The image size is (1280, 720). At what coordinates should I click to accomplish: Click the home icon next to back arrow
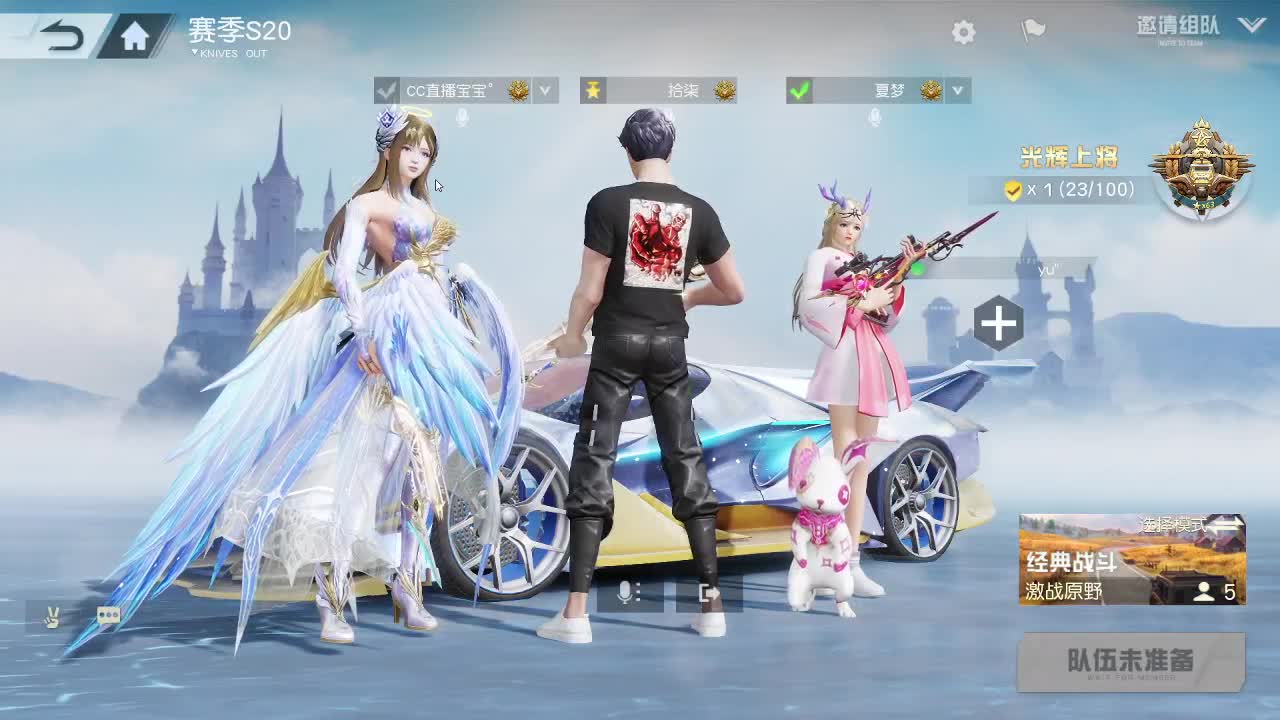tap(133, 33)
